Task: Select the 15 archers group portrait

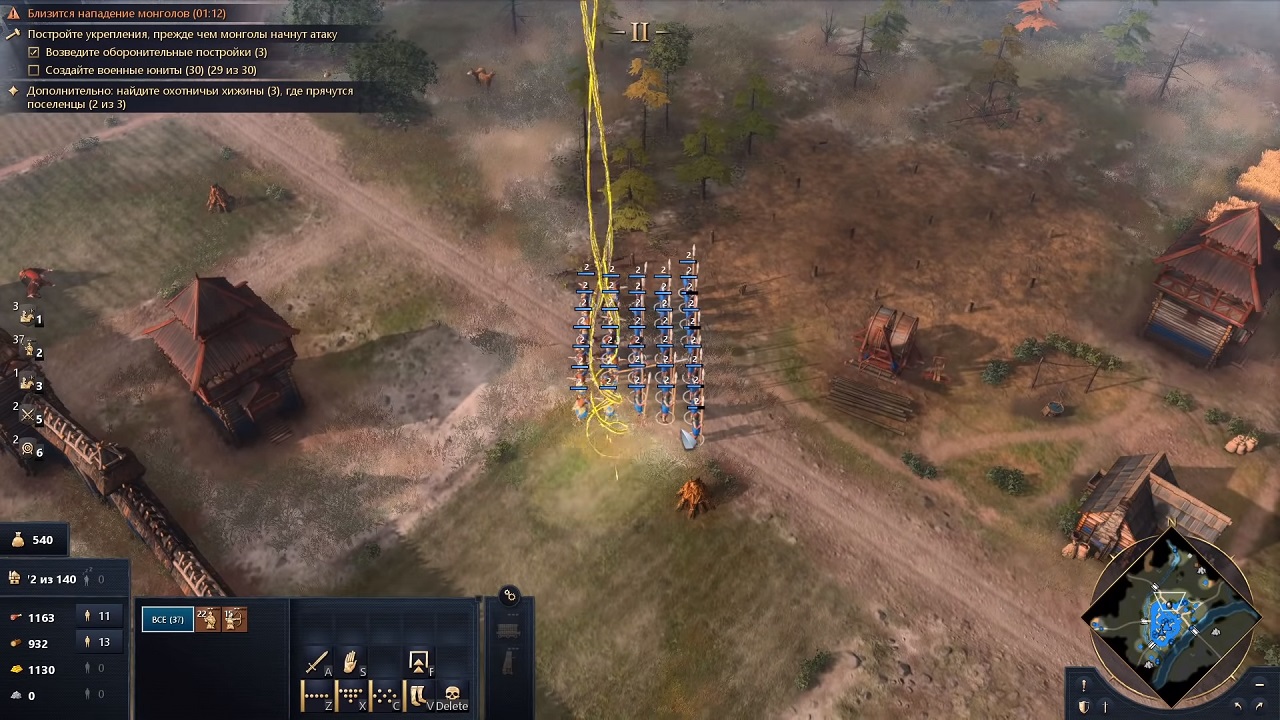Action: click(234, 620)
